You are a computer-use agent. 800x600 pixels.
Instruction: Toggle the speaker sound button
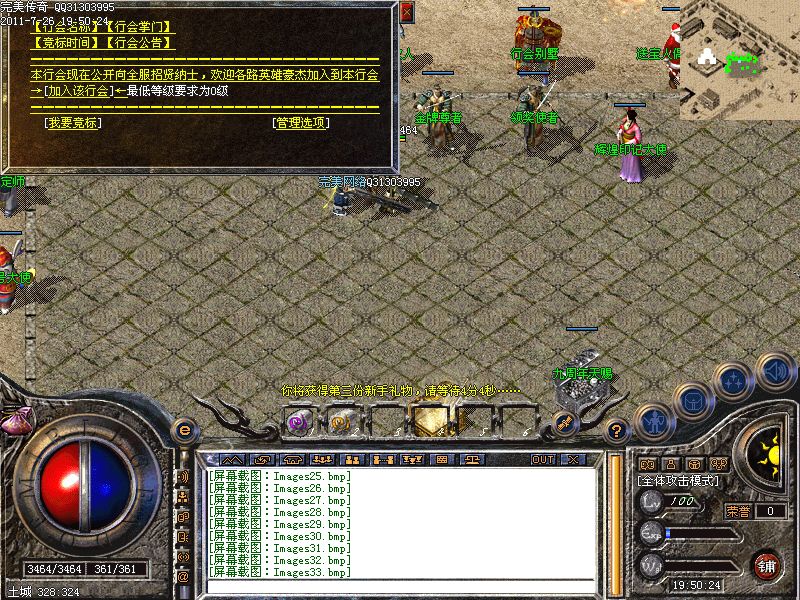tap(775, 372)
